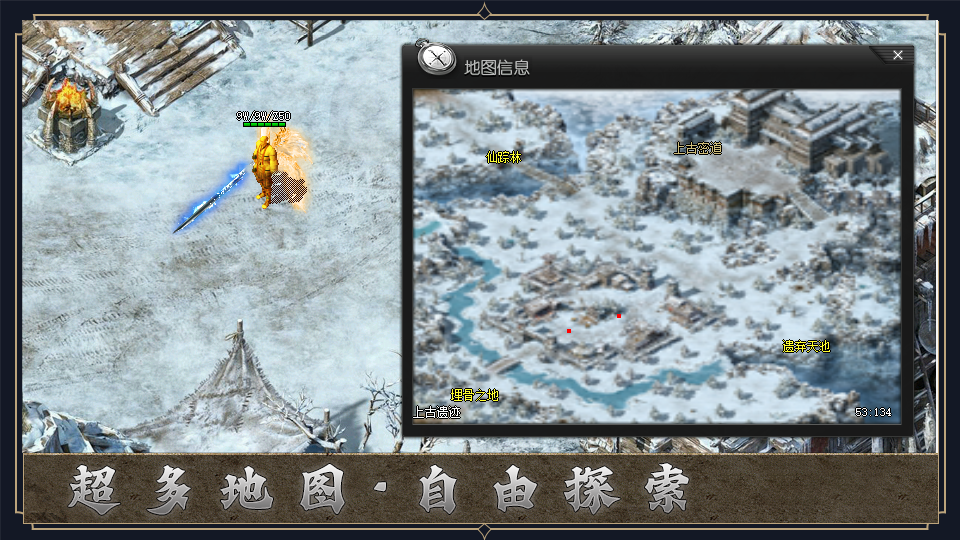This screenshot has width=960, height=540.
Task: Click the 埋骨之地 map marker
Action: click(474, 396)
